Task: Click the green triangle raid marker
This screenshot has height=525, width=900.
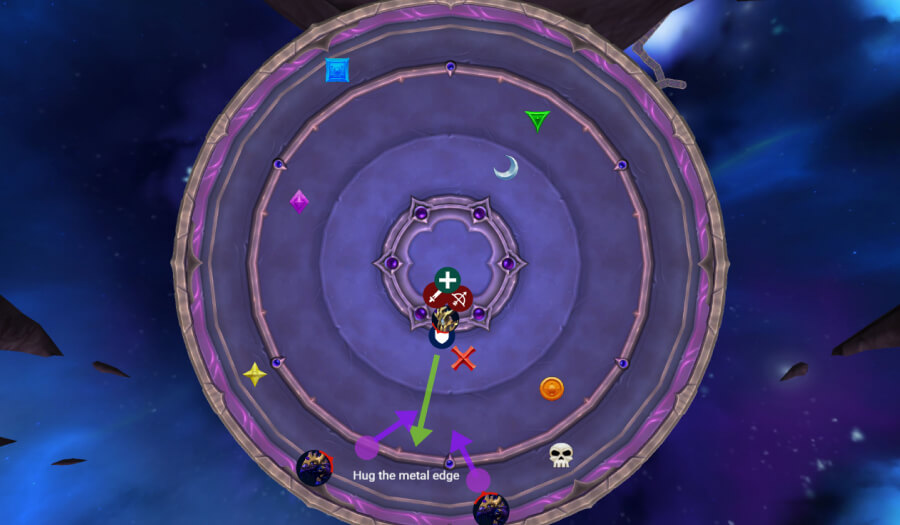Action: click(x=538, y=120)
